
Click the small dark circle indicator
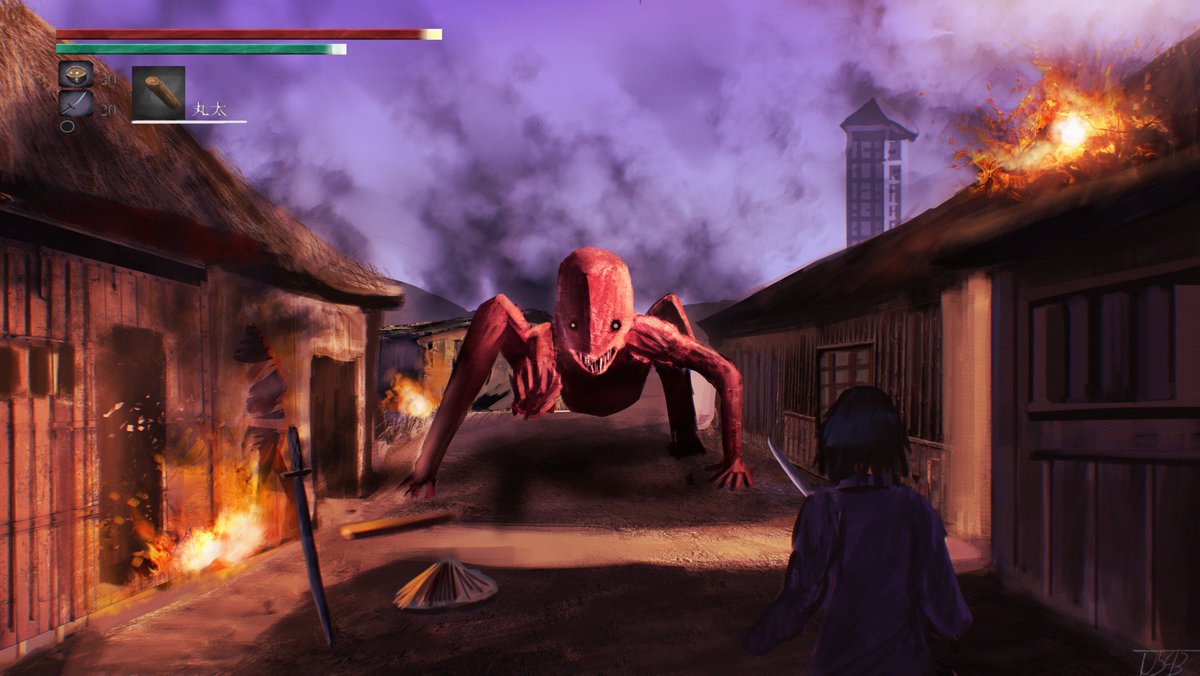67,127
